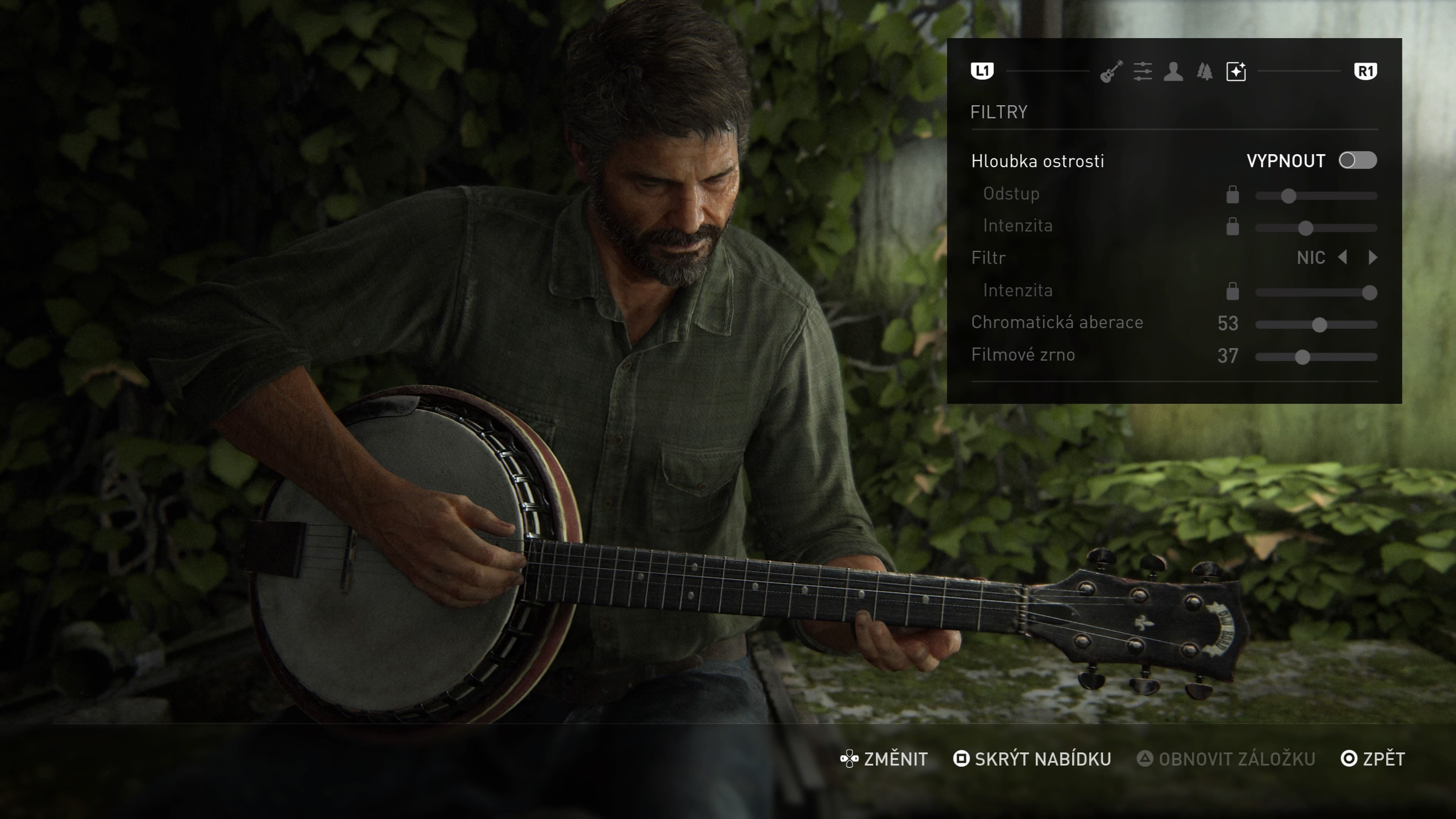
Task: Hide the menu with Skrýt nabídku
Action: click(1032, 758)
